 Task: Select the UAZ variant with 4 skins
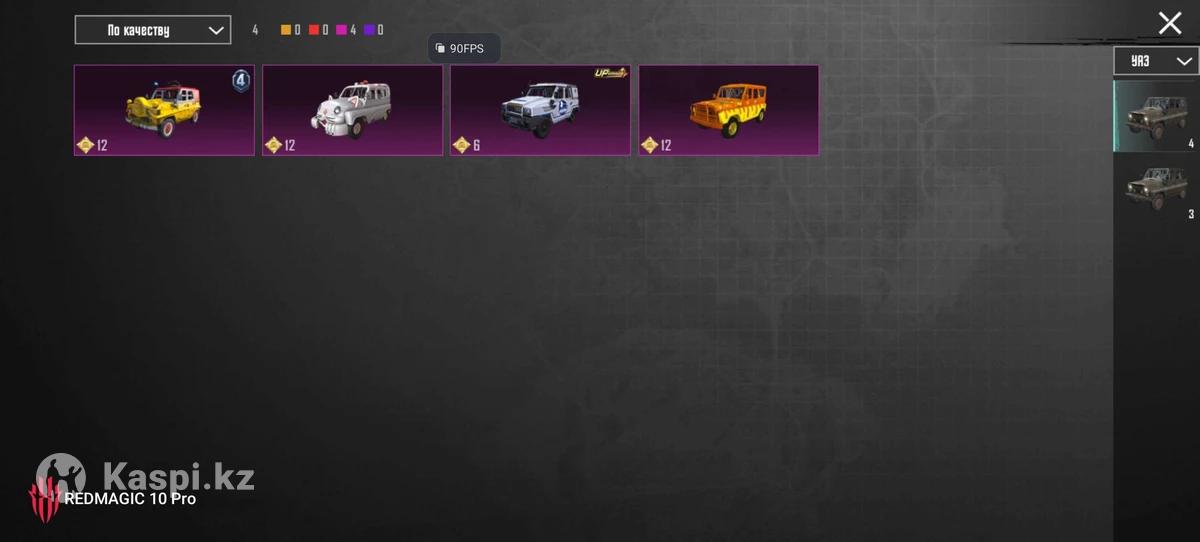coord(1156,116)
